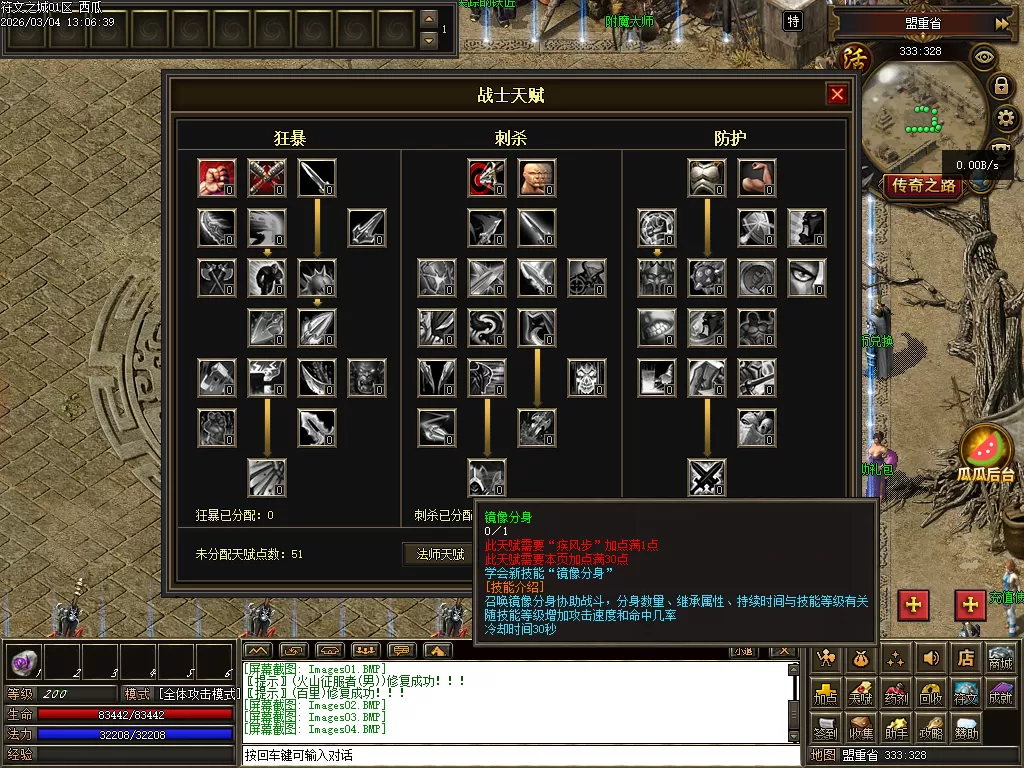Open settings with the gear icon
Screen dimensions: 1024x768
click(x=1004, y=119)
